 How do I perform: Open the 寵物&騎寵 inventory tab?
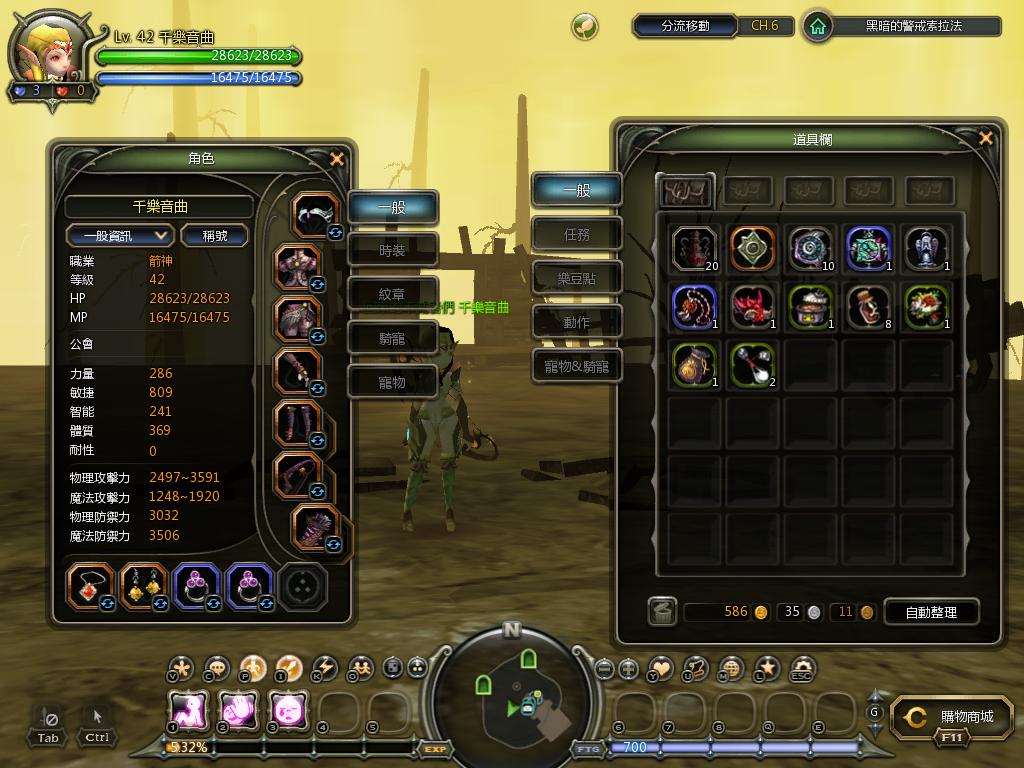pos(577,366)
